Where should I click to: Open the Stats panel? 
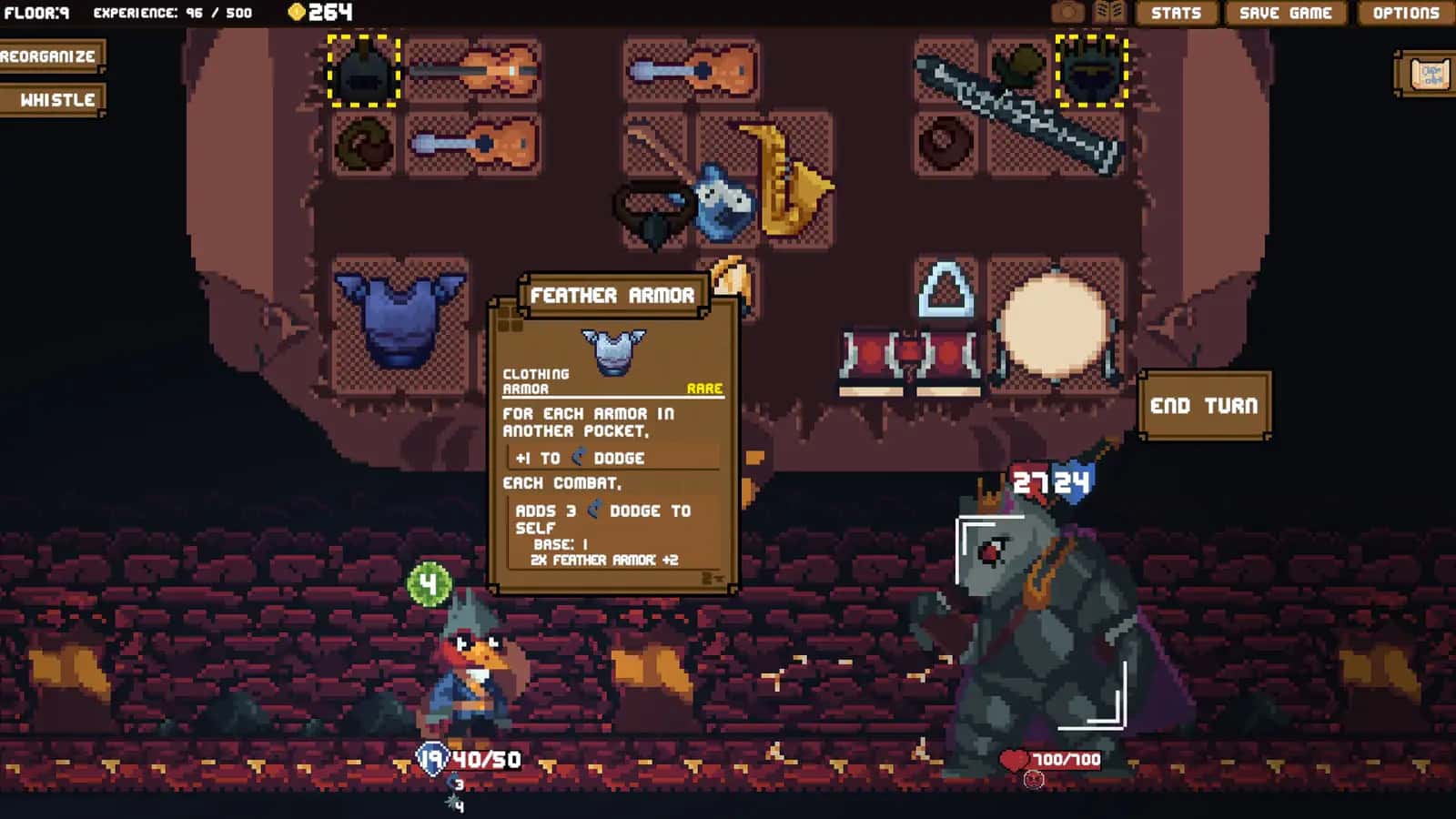1175,14
